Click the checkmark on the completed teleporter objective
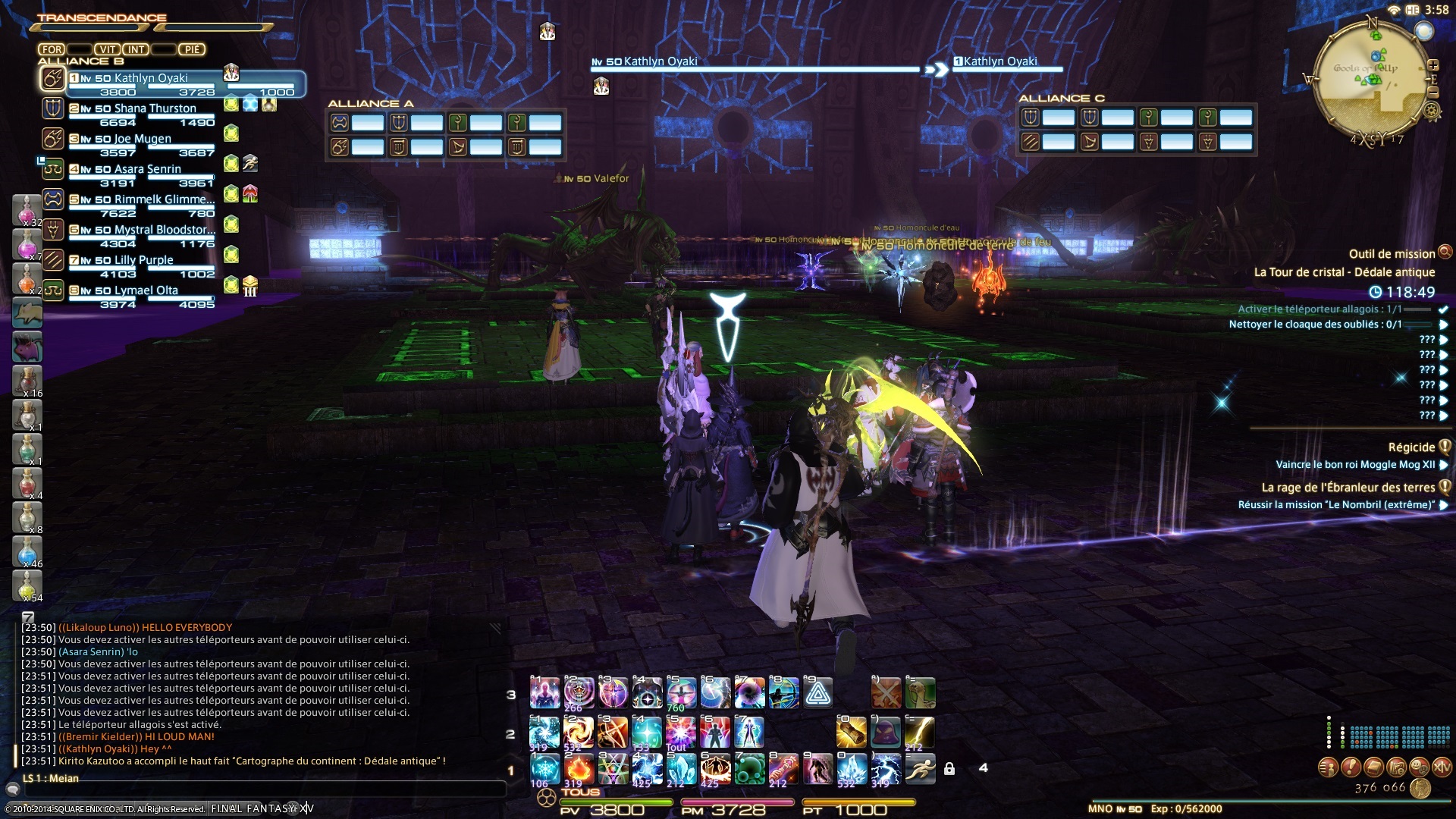The image size is (1456, 819). (x=1444, y=309)
